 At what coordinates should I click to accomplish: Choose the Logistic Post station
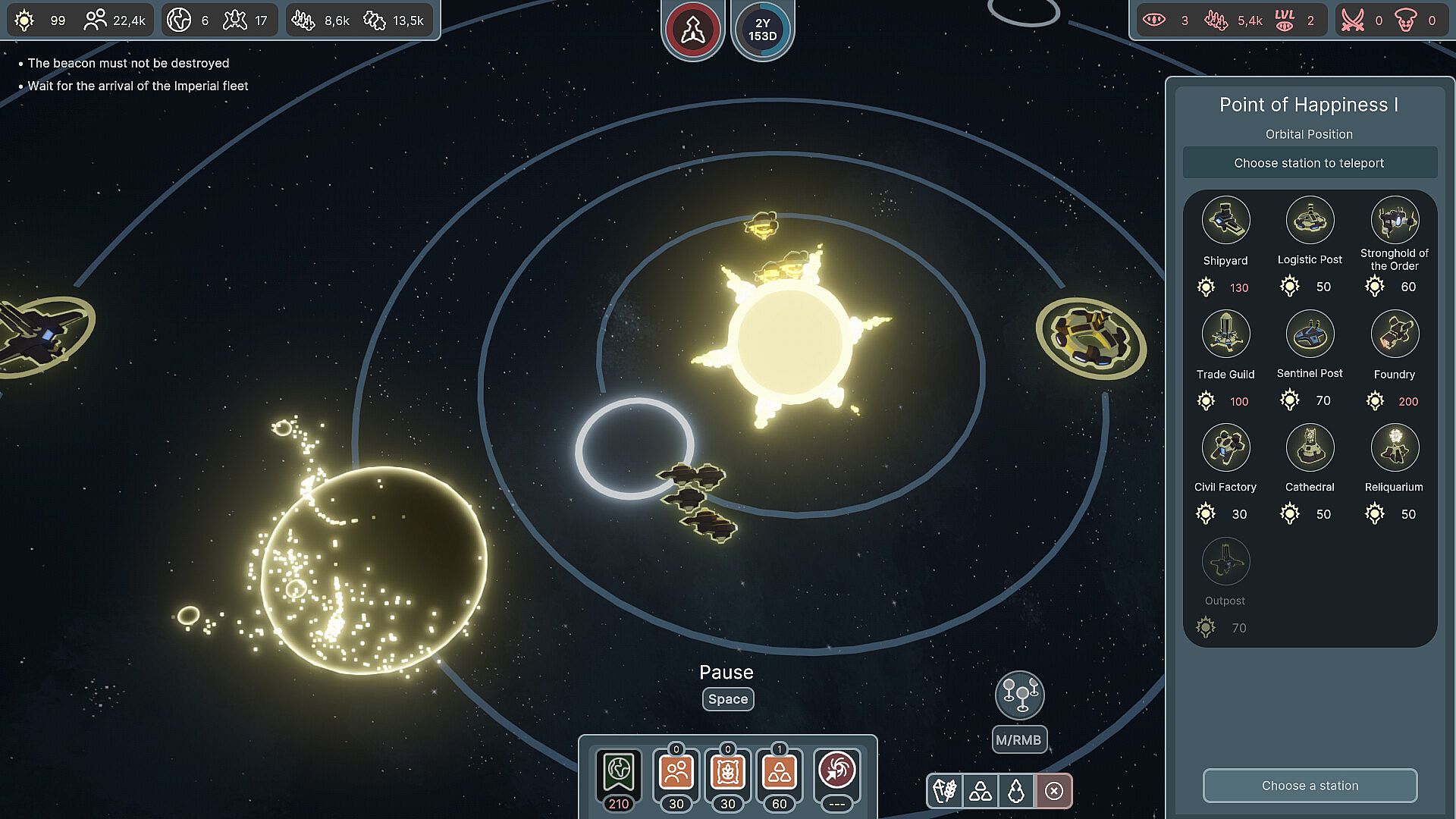[x=1310, y=221]
